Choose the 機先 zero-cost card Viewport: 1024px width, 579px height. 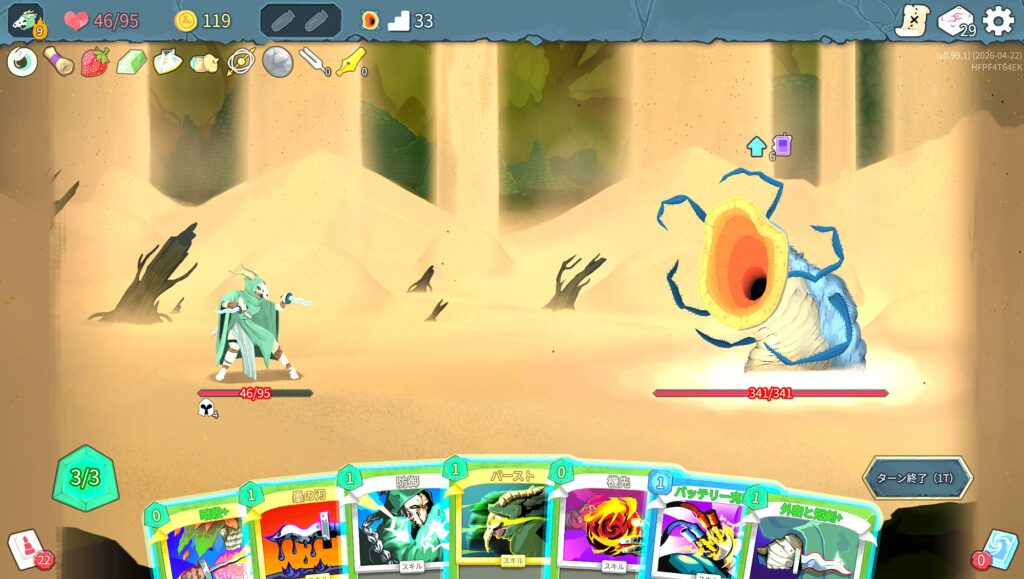603,525
